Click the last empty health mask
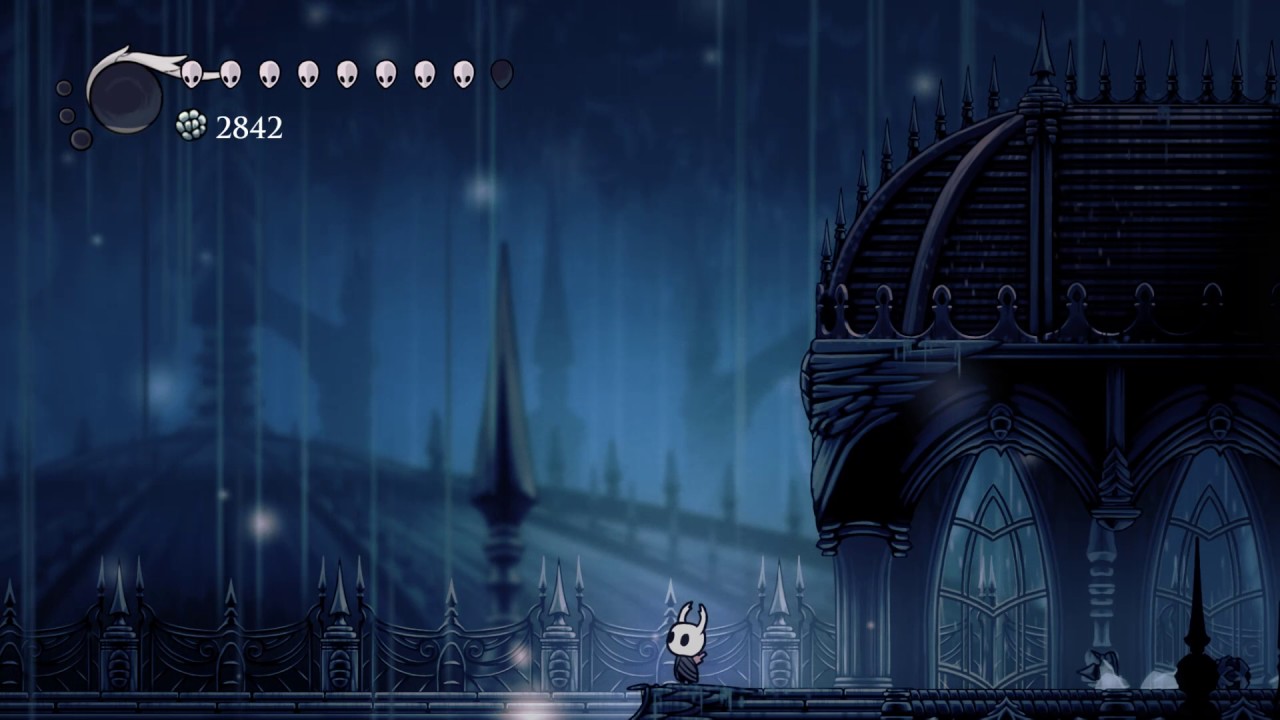Viewport: 1280px width, 720px height. pos(503,74)
